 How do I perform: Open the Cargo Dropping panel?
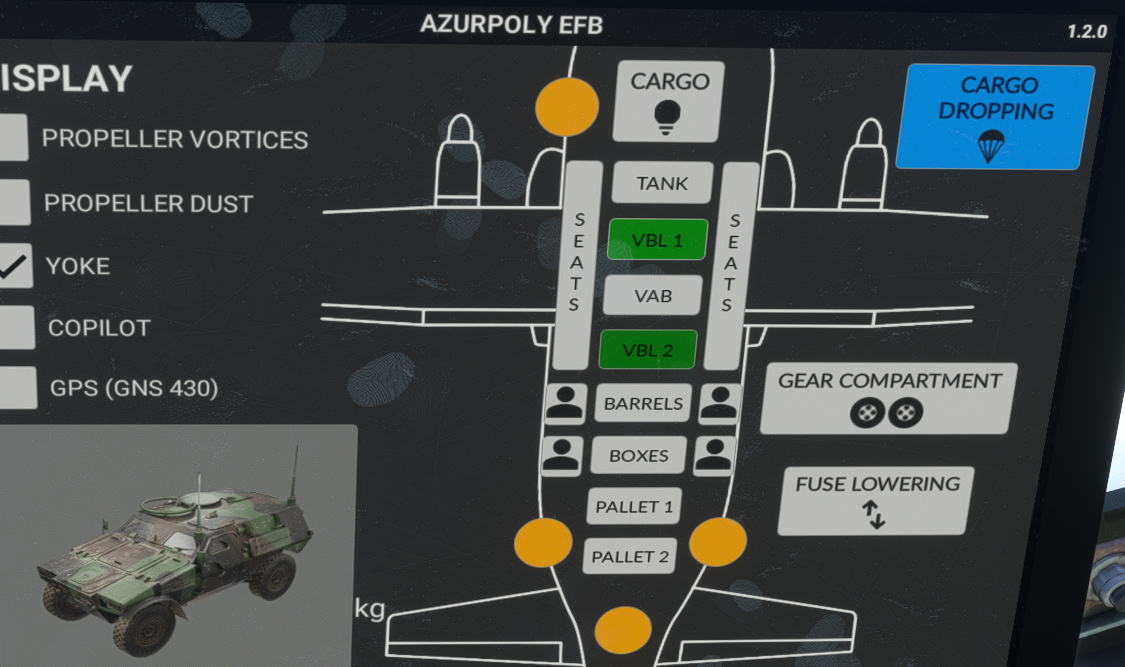pyautogui.click(x=995, y=116)
